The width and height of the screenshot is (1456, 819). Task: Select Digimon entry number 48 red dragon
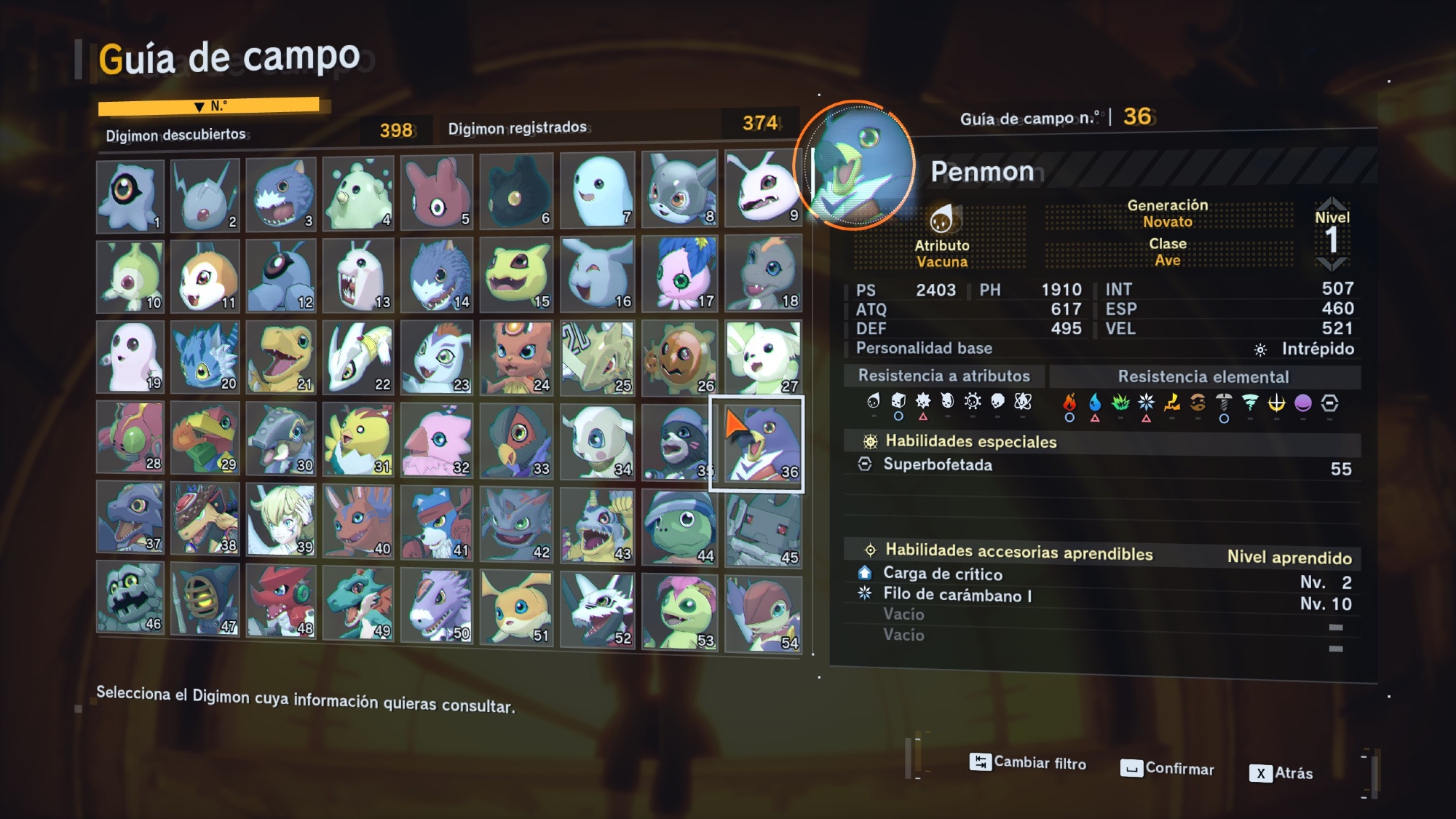282,602
